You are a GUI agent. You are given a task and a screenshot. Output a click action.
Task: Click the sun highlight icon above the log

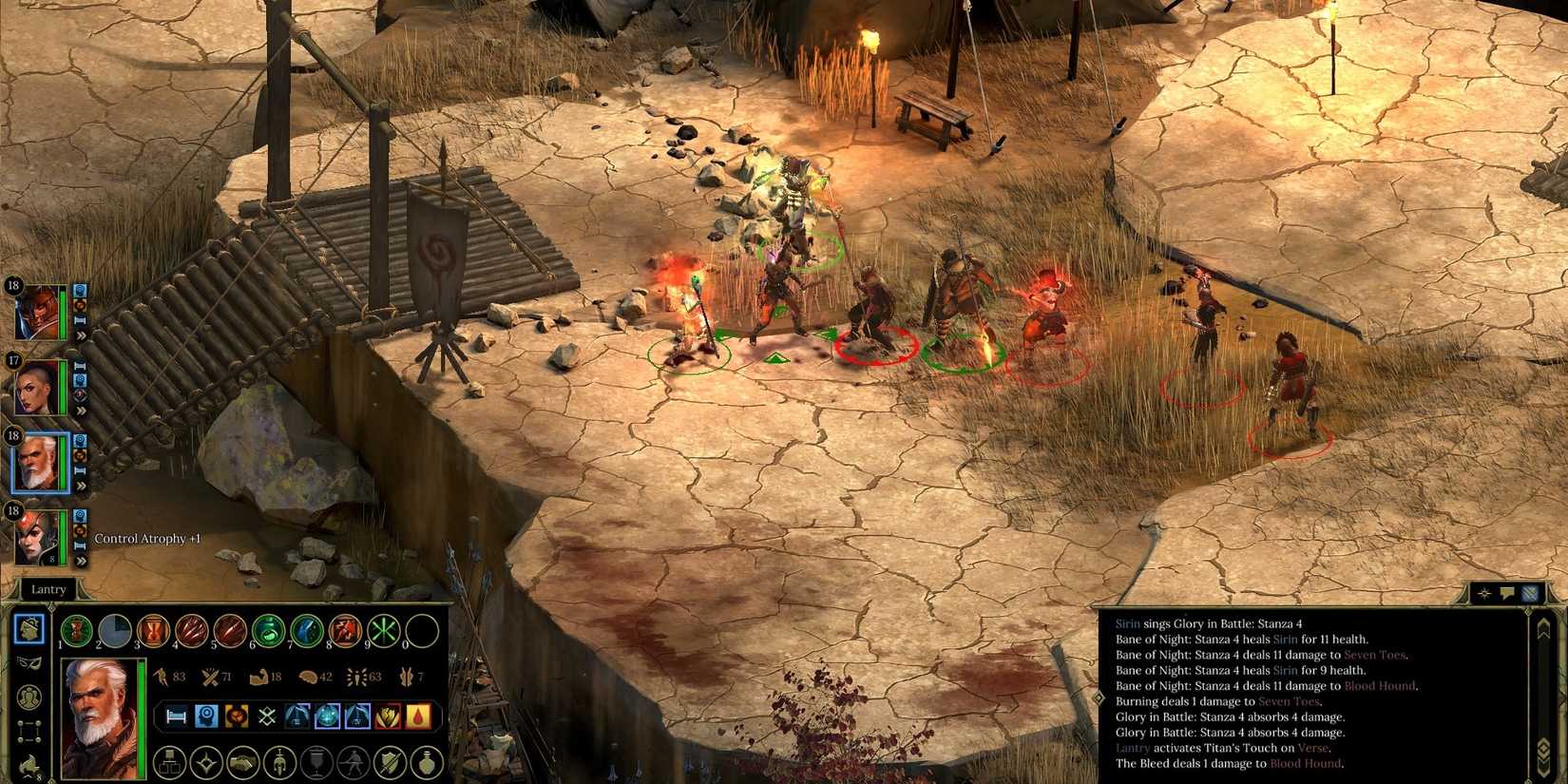[x=1484, y=594]
